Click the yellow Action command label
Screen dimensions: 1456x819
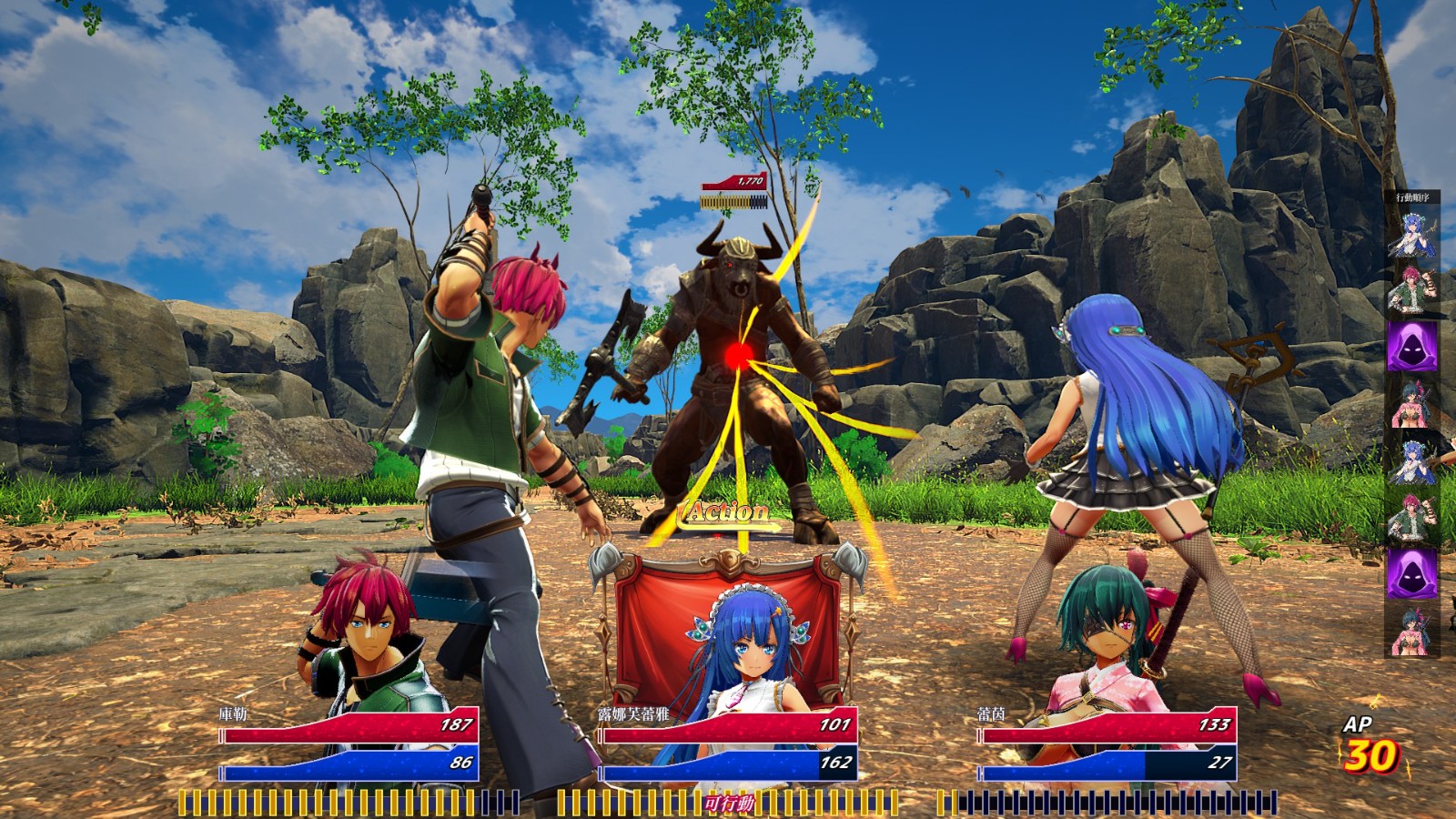(727, 513)
